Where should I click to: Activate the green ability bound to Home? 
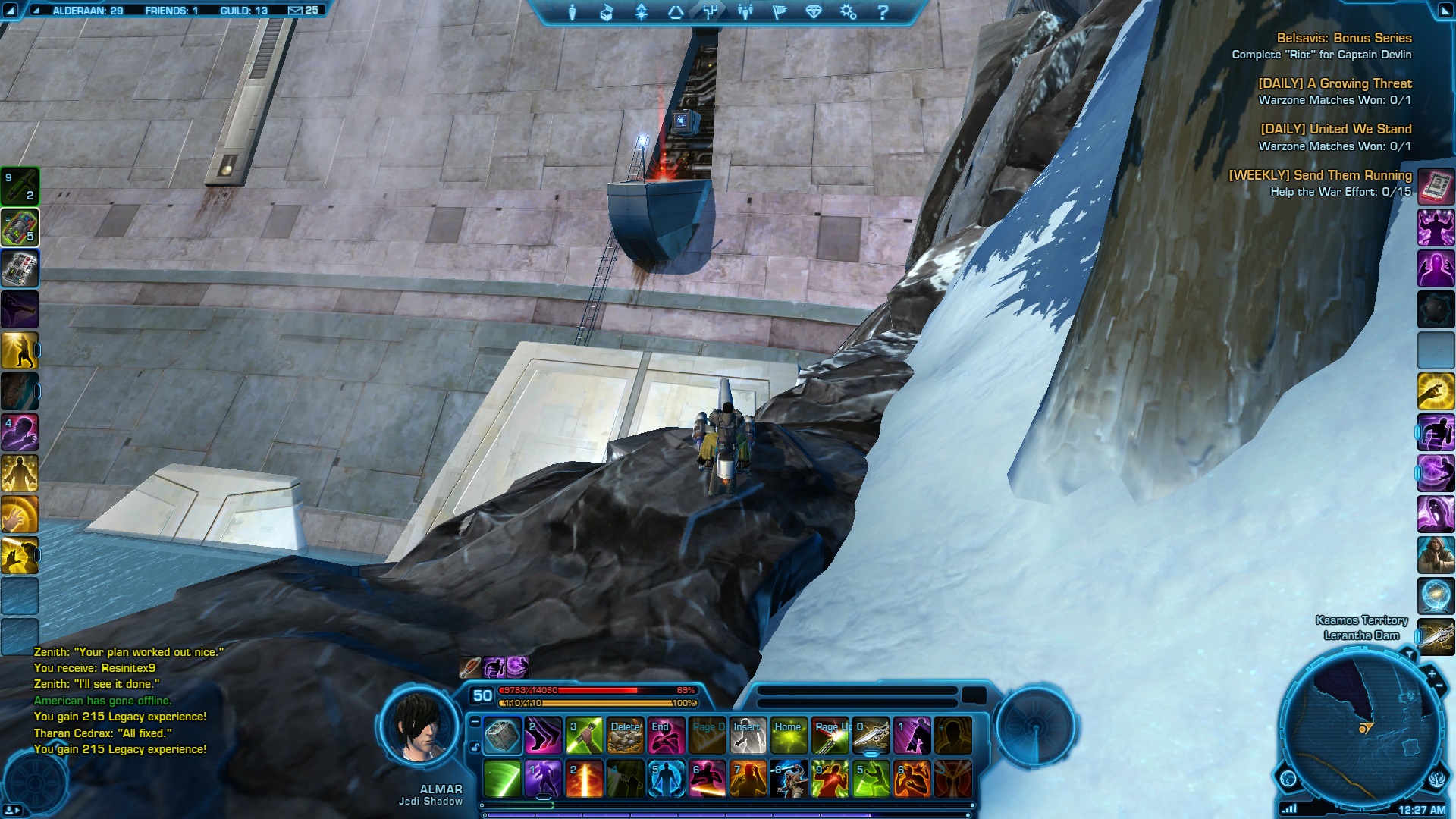click(789, 736)
